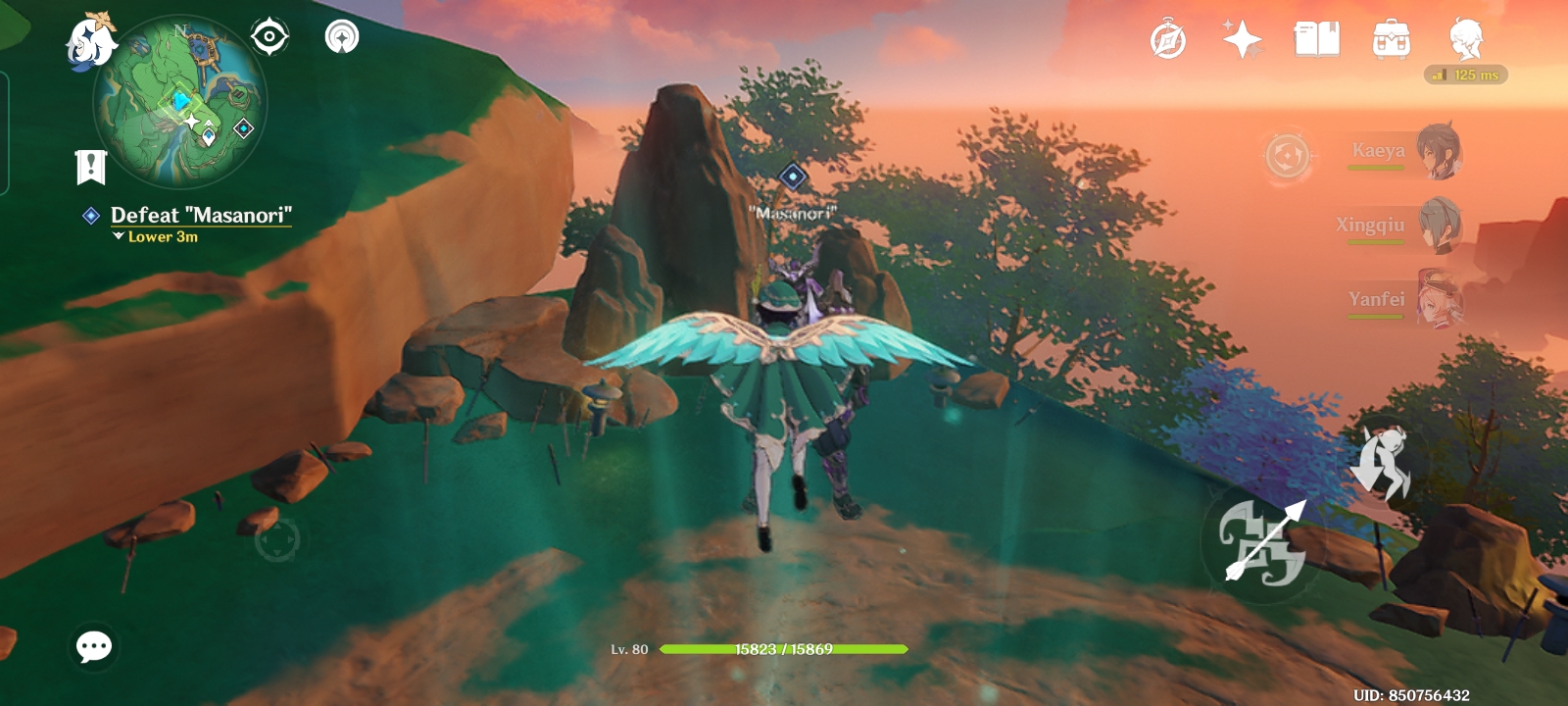Open the Events overview book
1568x706 pixels.
point(1316,39)
